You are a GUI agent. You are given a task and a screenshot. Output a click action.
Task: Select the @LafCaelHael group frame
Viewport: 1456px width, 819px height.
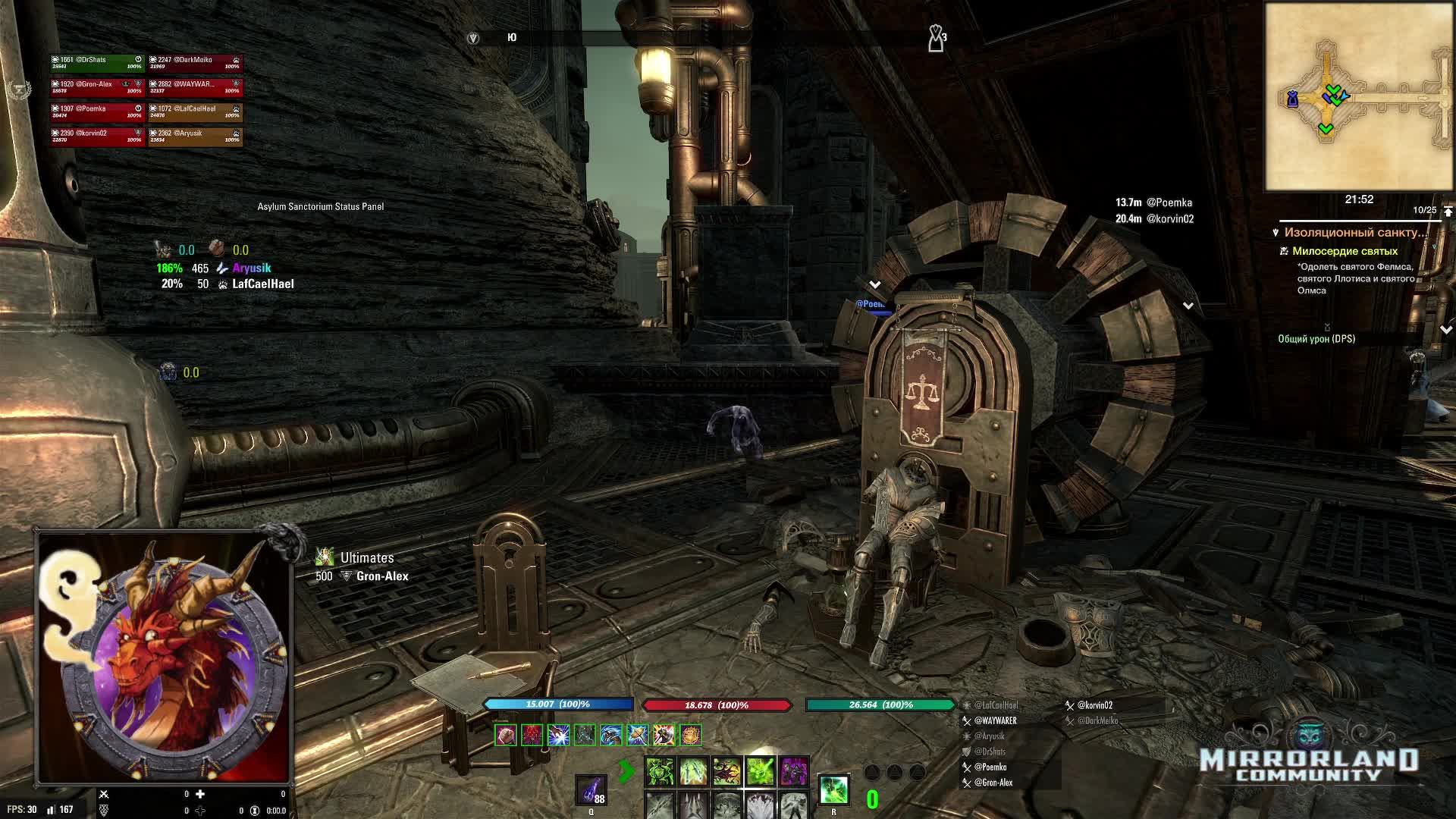pos(195,111)
